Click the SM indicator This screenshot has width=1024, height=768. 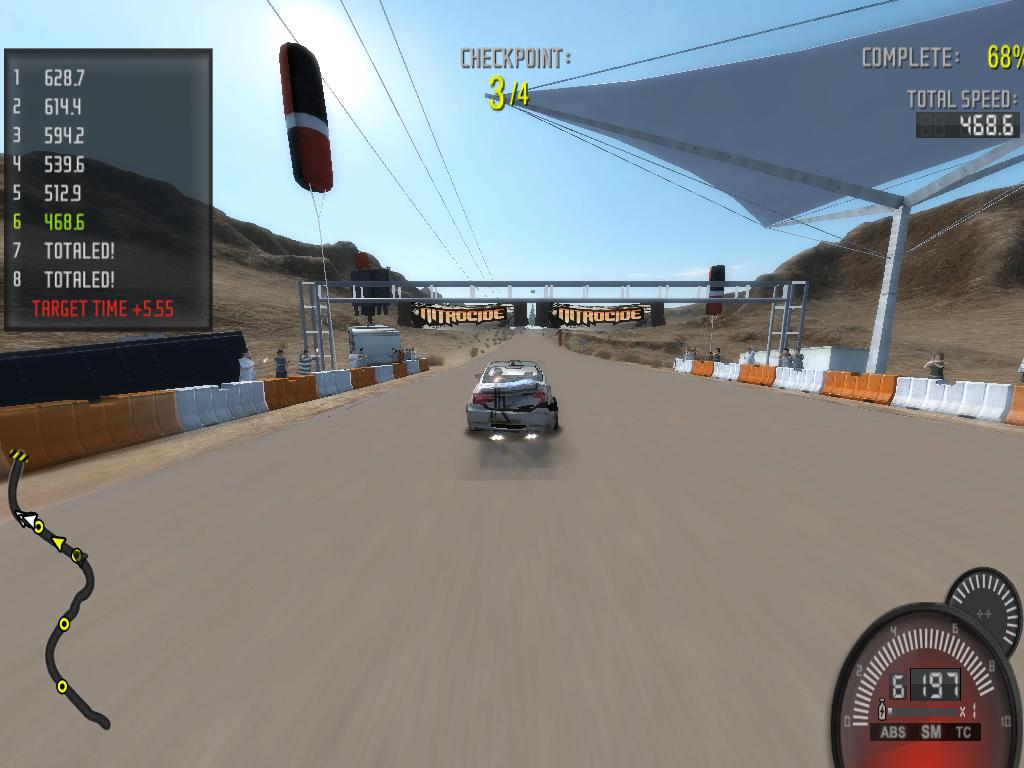(931, 732)
